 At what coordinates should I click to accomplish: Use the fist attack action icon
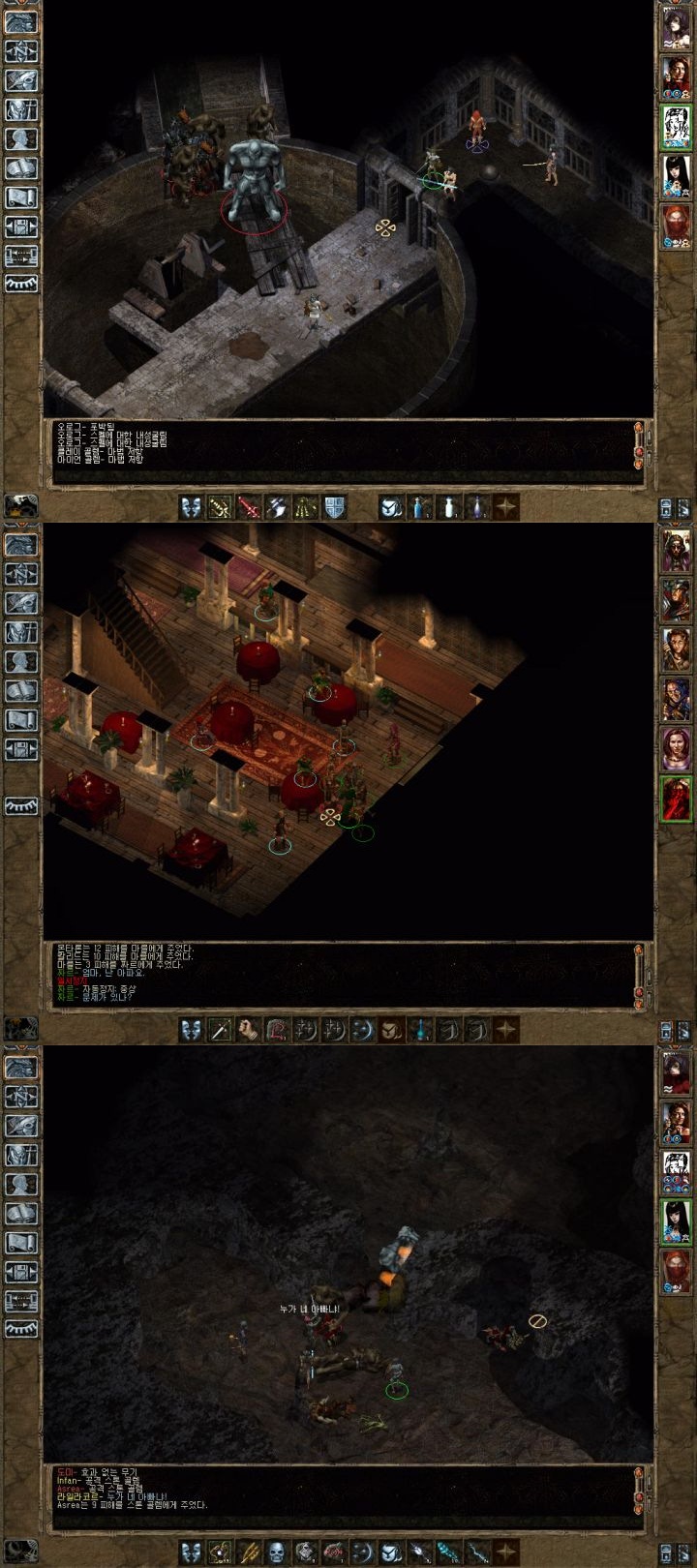[x=249, y=1030]
